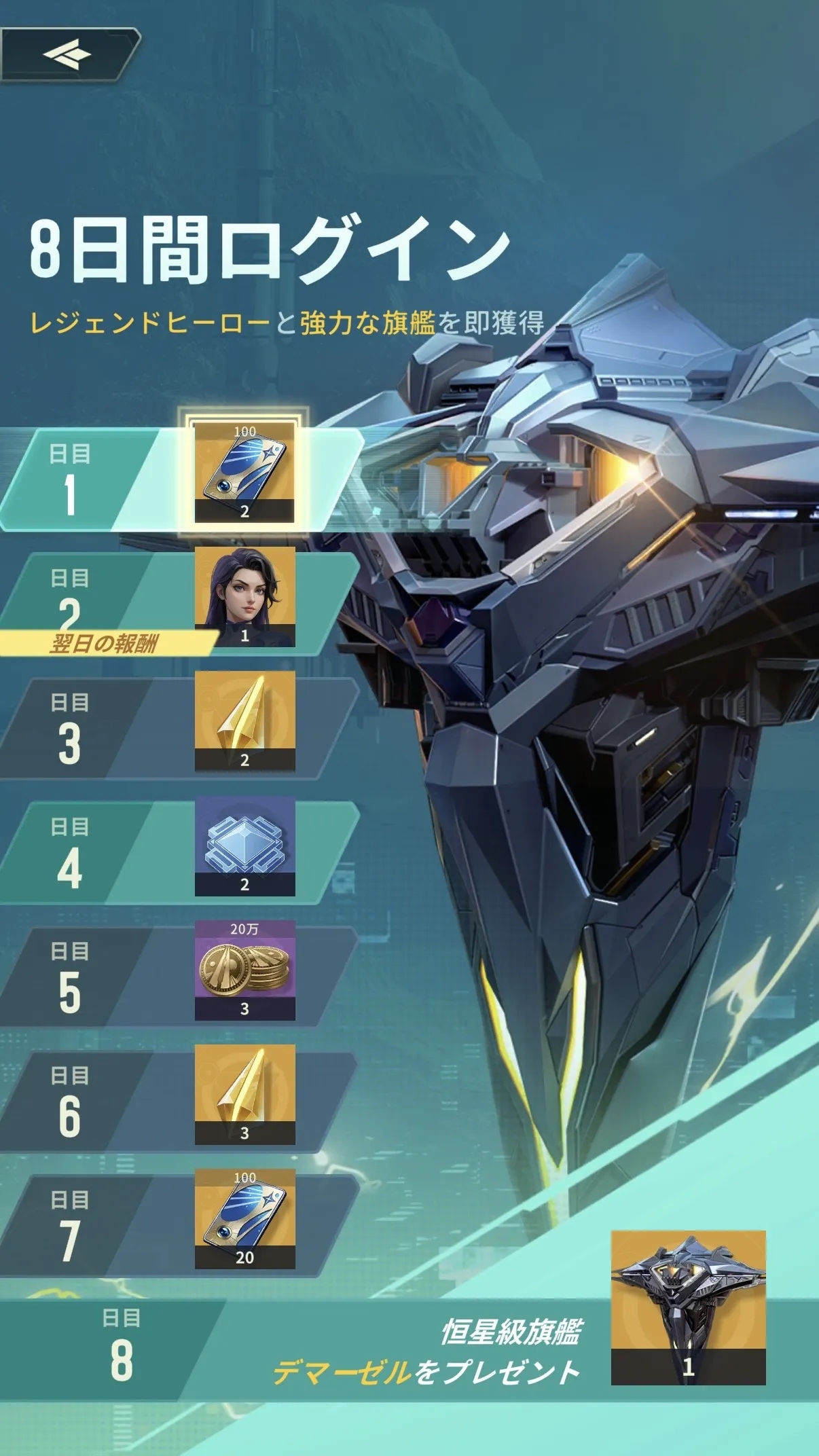Select the day 2 hero portrait reward
819x1456 pixels.
pyautogui.click(x=244, y=596)
